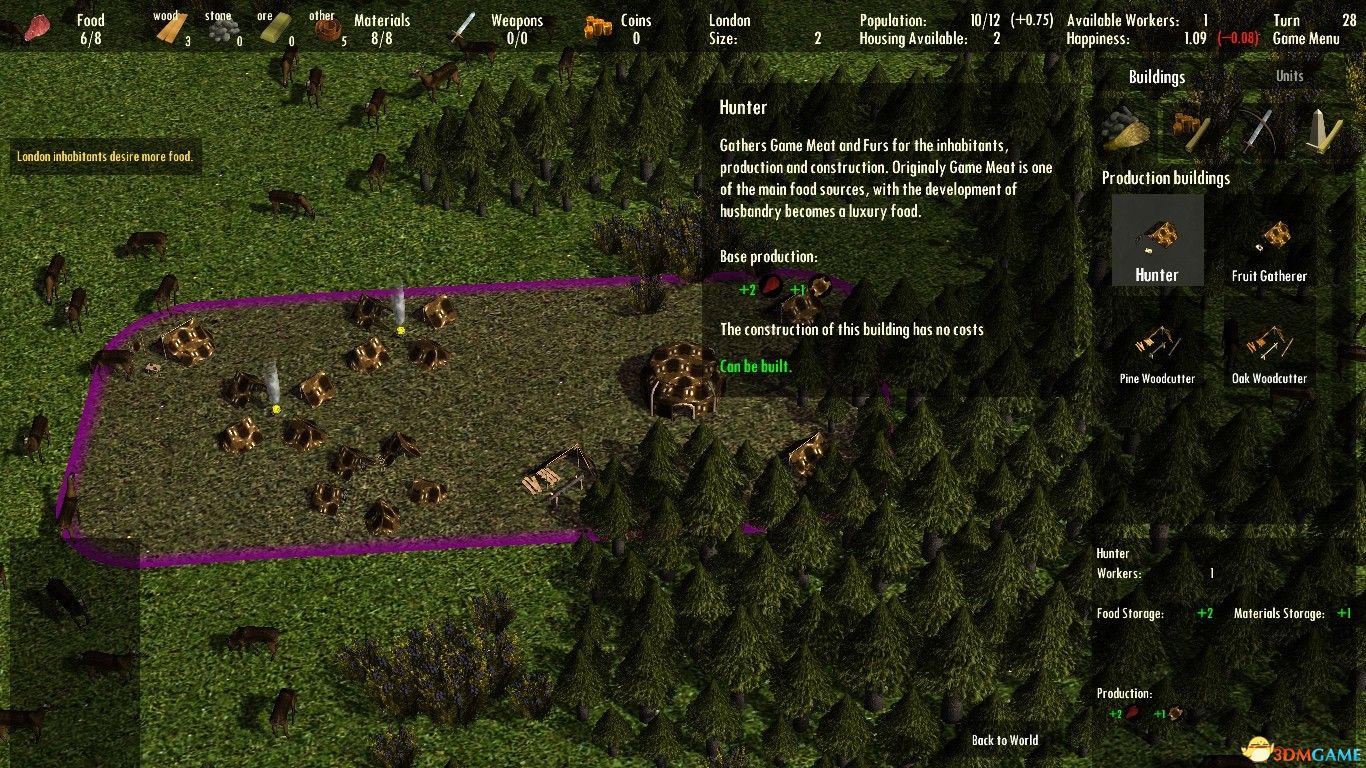Switch to the Units tab
This screenshot has width=1366, height=768.
click(1289, 76)
